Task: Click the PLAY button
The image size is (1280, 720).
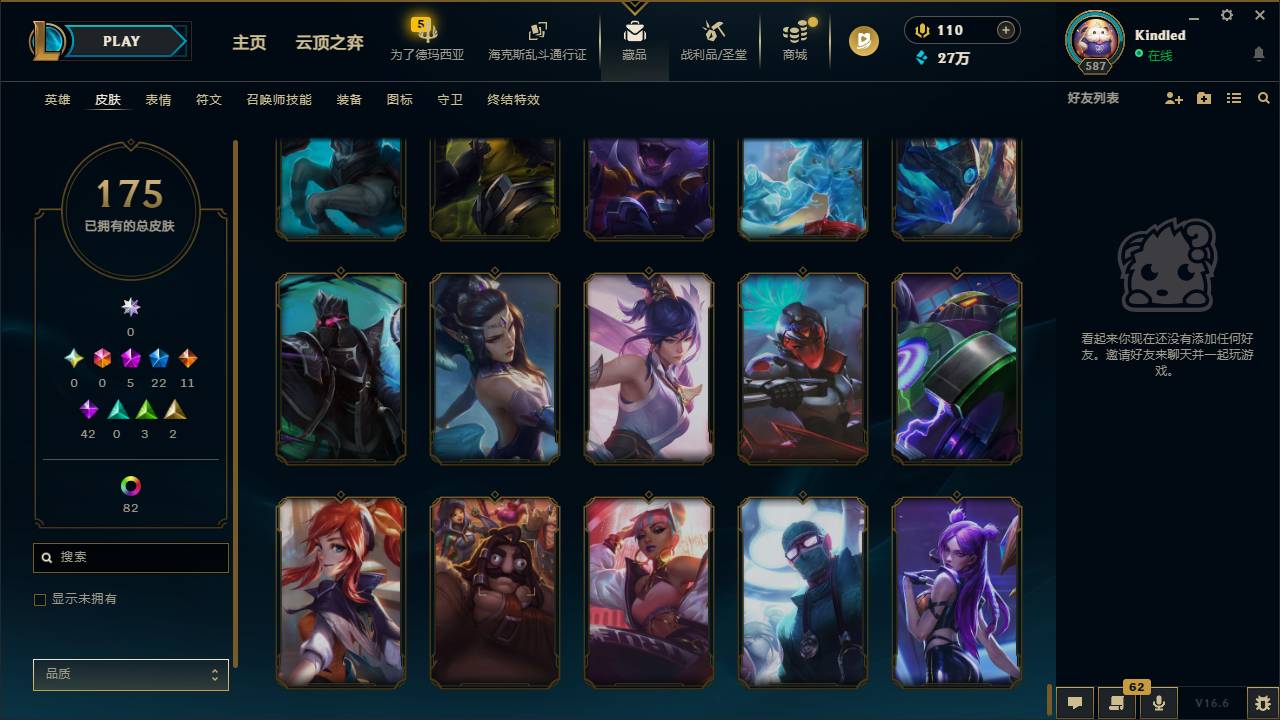Action: [x=122, y=41]
